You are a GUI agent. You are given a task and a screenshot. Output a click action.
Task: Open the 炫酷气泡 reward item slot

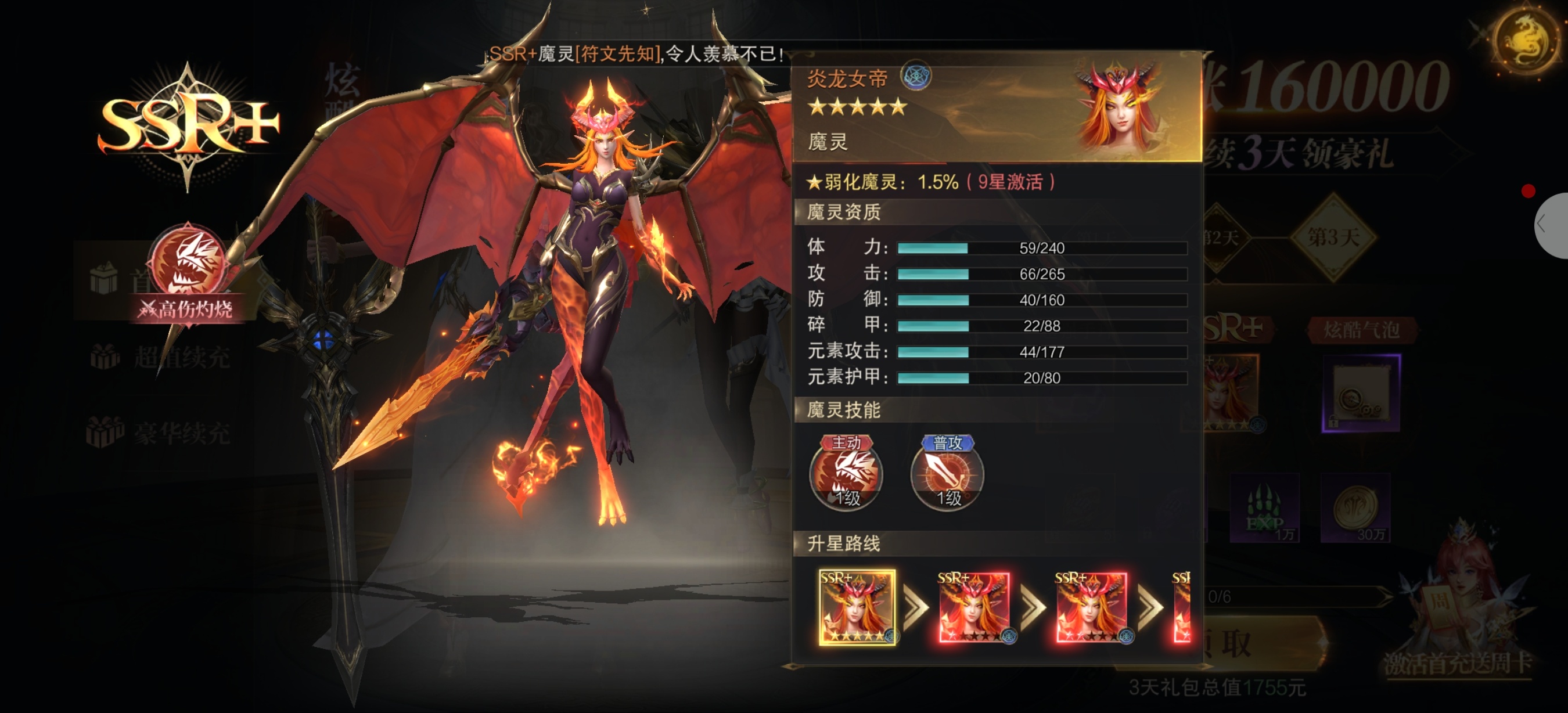pyautogui.click(x=1361, y=393)
